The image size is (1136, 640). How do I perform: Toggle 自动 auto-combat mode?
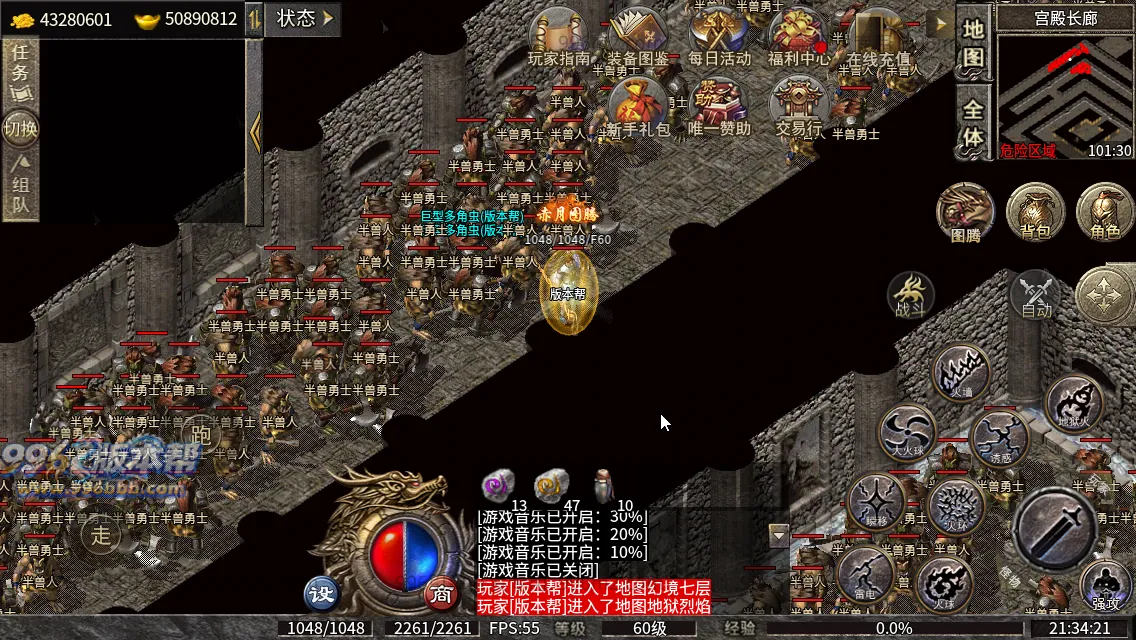click(x=1036, y=295)
